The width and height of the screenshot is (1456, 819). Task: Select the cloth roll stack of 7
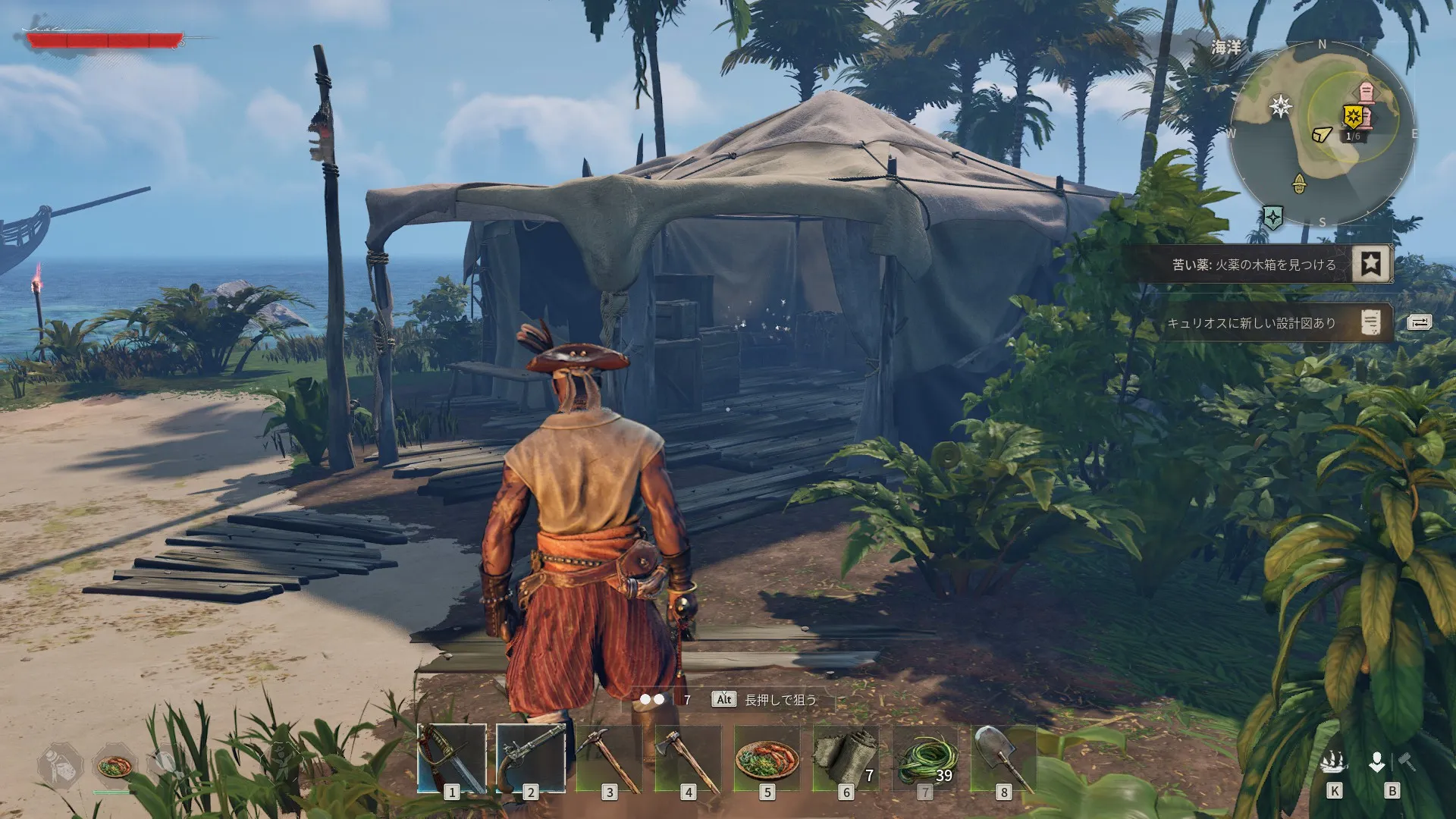846,758
